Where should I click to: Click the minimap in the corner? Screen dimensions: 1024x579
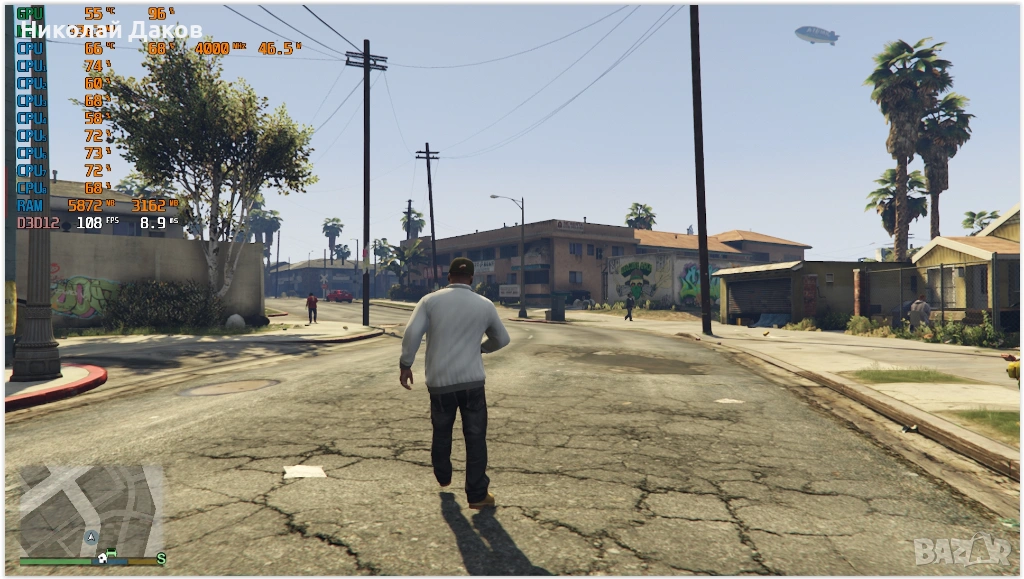(90, 510)
